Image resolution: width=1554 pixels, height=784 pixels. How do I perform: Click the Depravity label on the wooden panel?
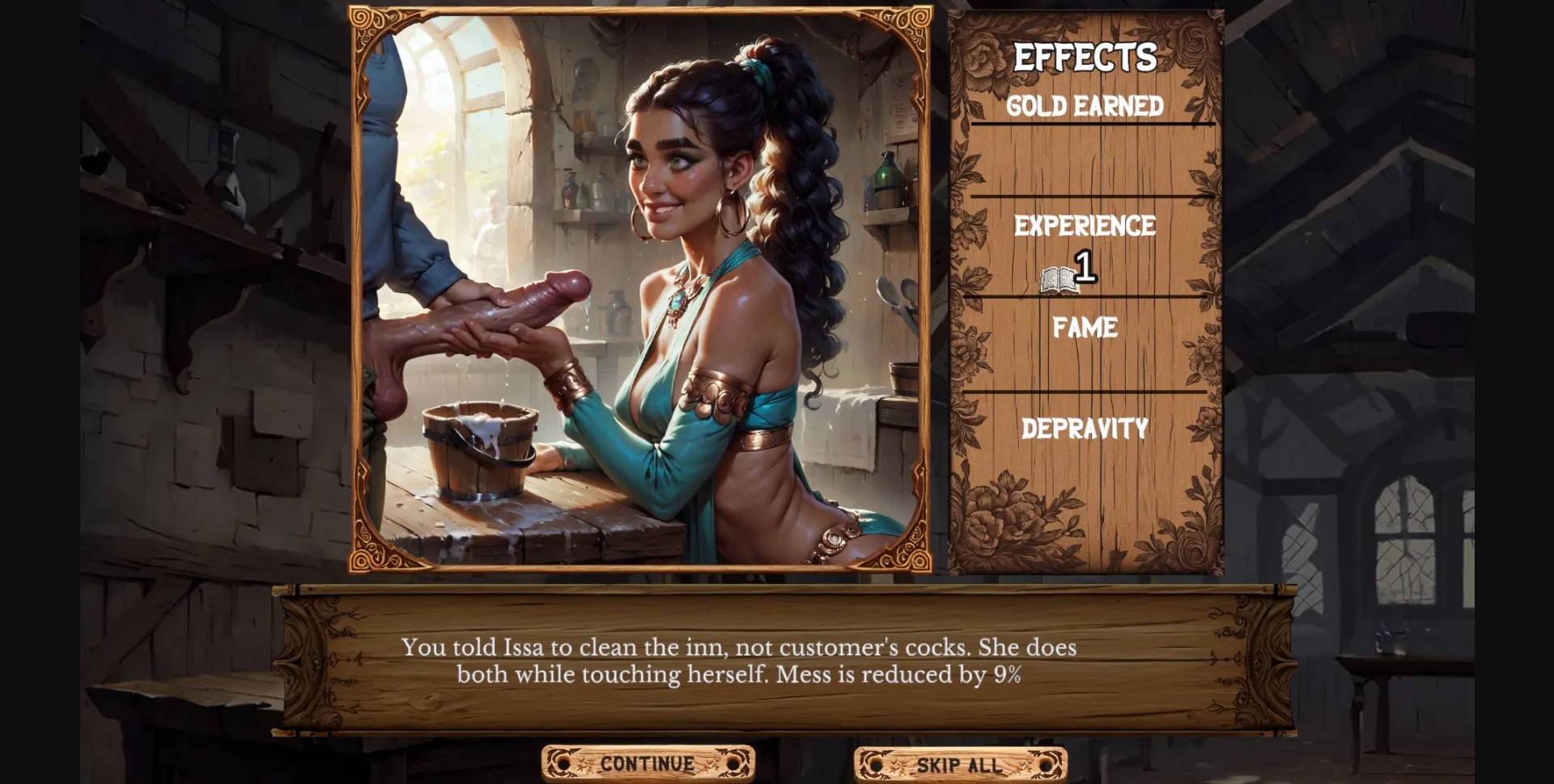(1085, 428)
